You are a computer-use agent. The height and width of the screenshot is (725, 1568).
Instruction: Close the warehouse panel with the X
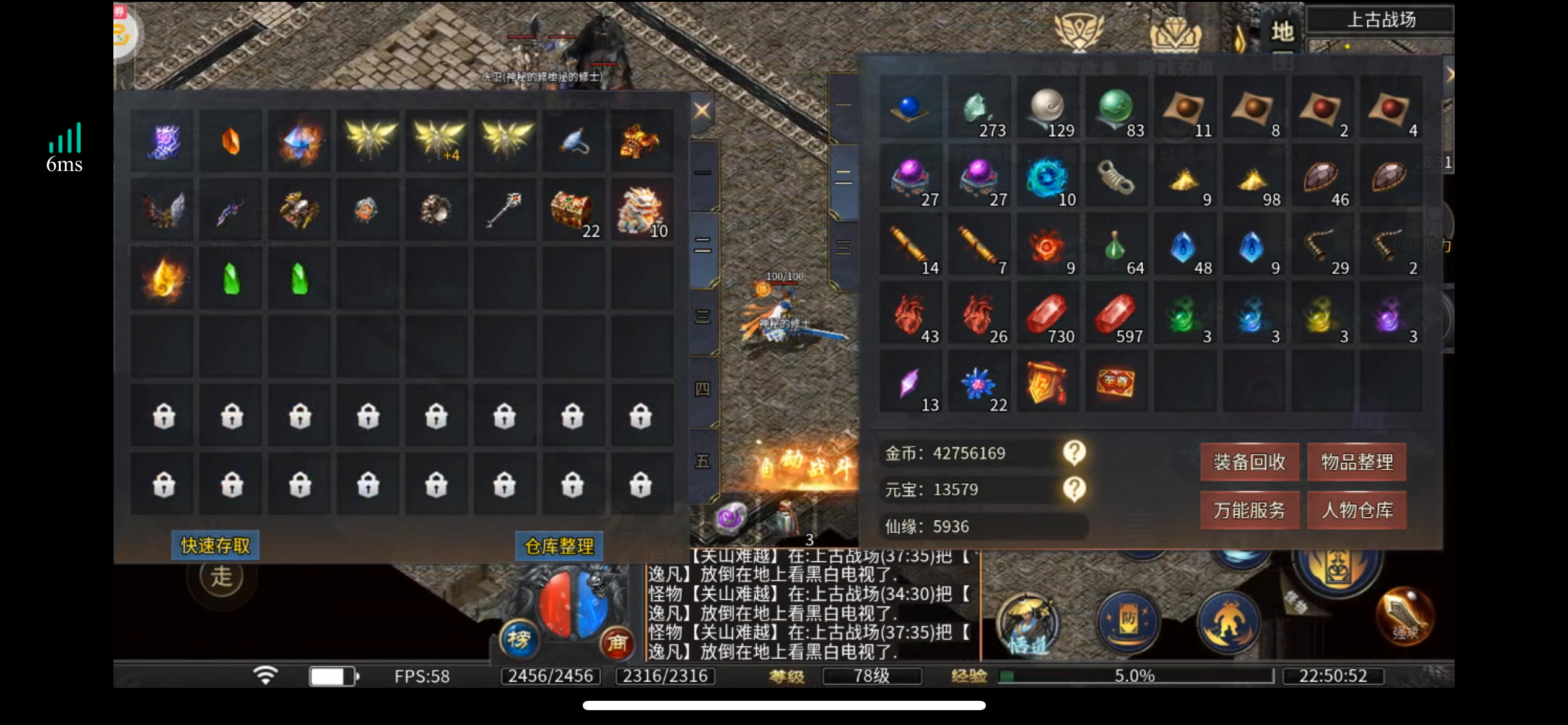tap(702, 111)
